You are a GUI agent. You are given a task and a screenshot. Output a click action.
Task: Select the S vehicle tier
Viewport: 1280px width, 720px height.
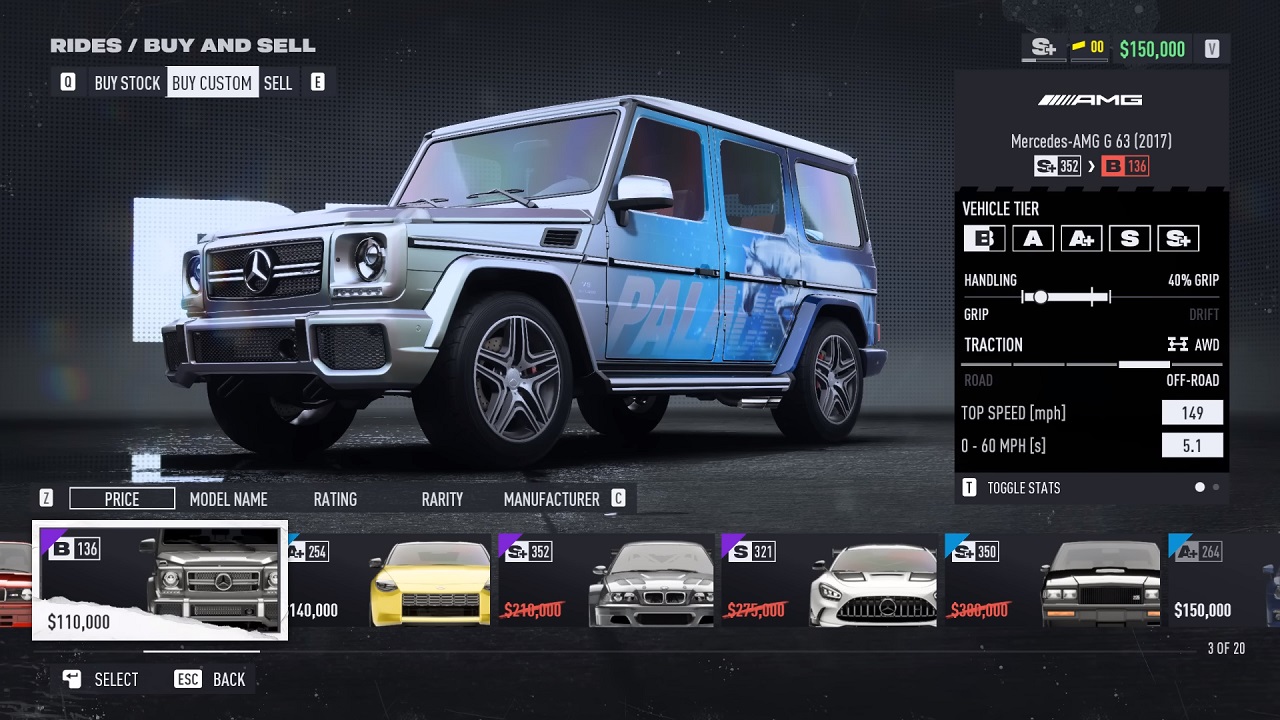click(1129, 239)
